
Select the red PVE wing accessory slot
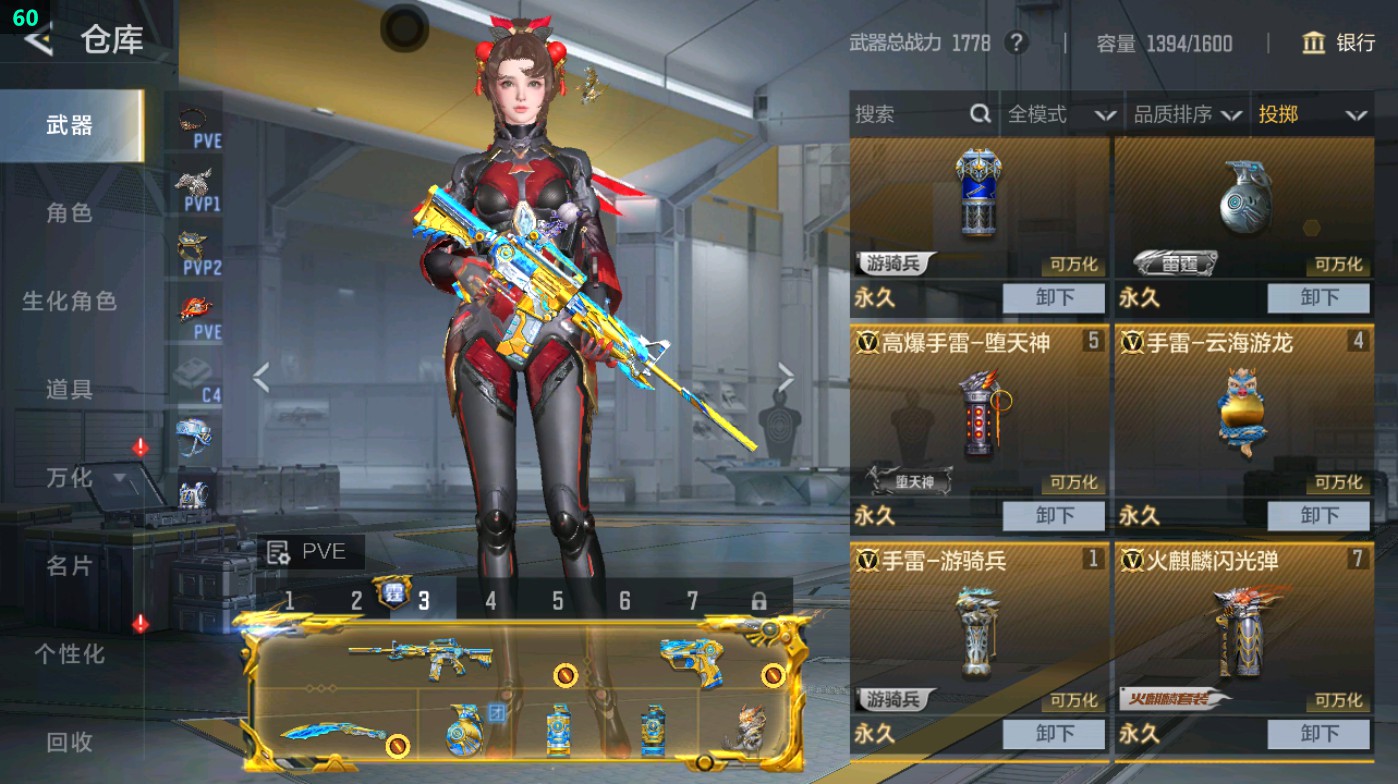[x=197, y=308]
